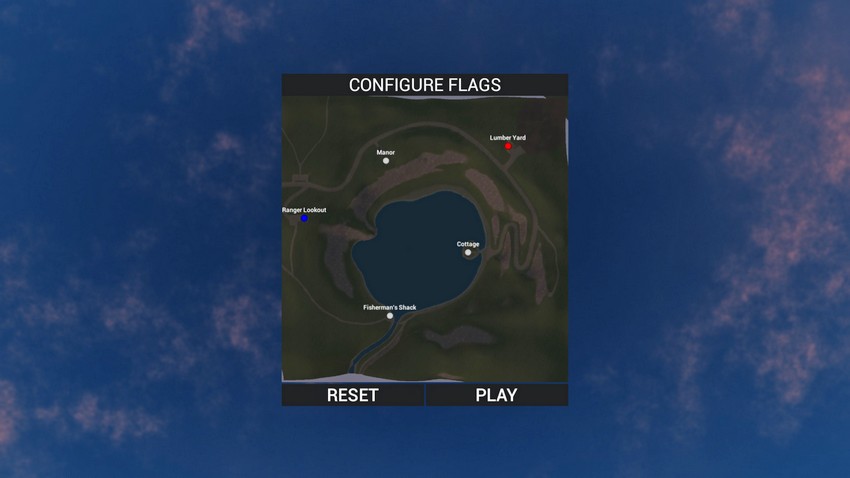Select the Lumber Yard red flag marker
Viewport: 850px width, 478px height.
508,147
